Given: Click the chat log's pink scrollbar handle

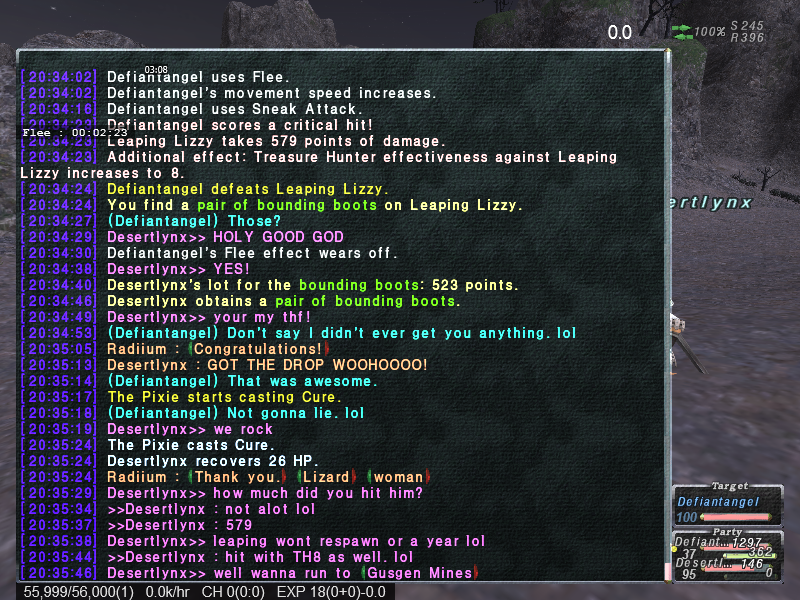Looking at the screenshot, I should (x=668, y=570).
